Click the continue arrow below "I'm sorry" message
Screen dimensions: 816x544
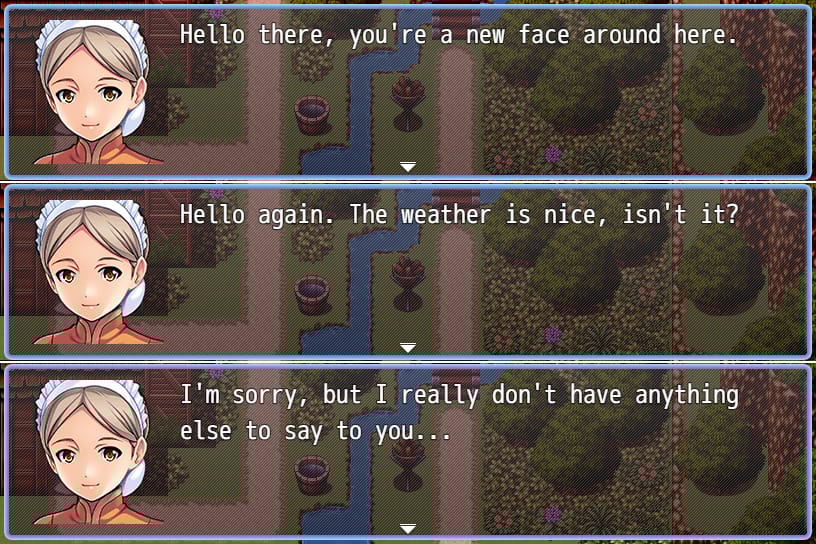pyautogui.click(x=407, y=528)
